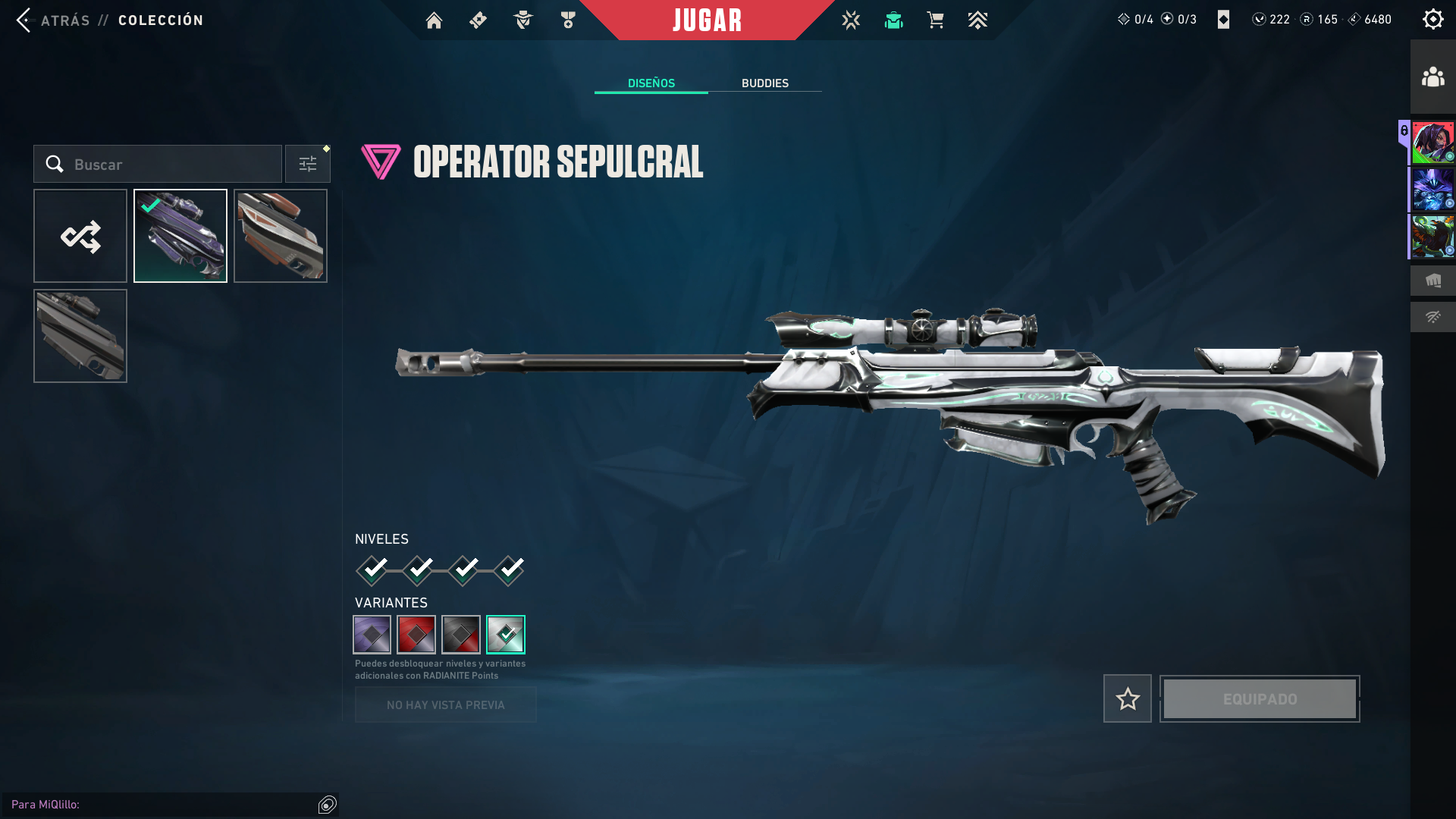Choose the random skin shuffle tile
Viewport: 1456px width, 819px height.
tap(80, 236)
